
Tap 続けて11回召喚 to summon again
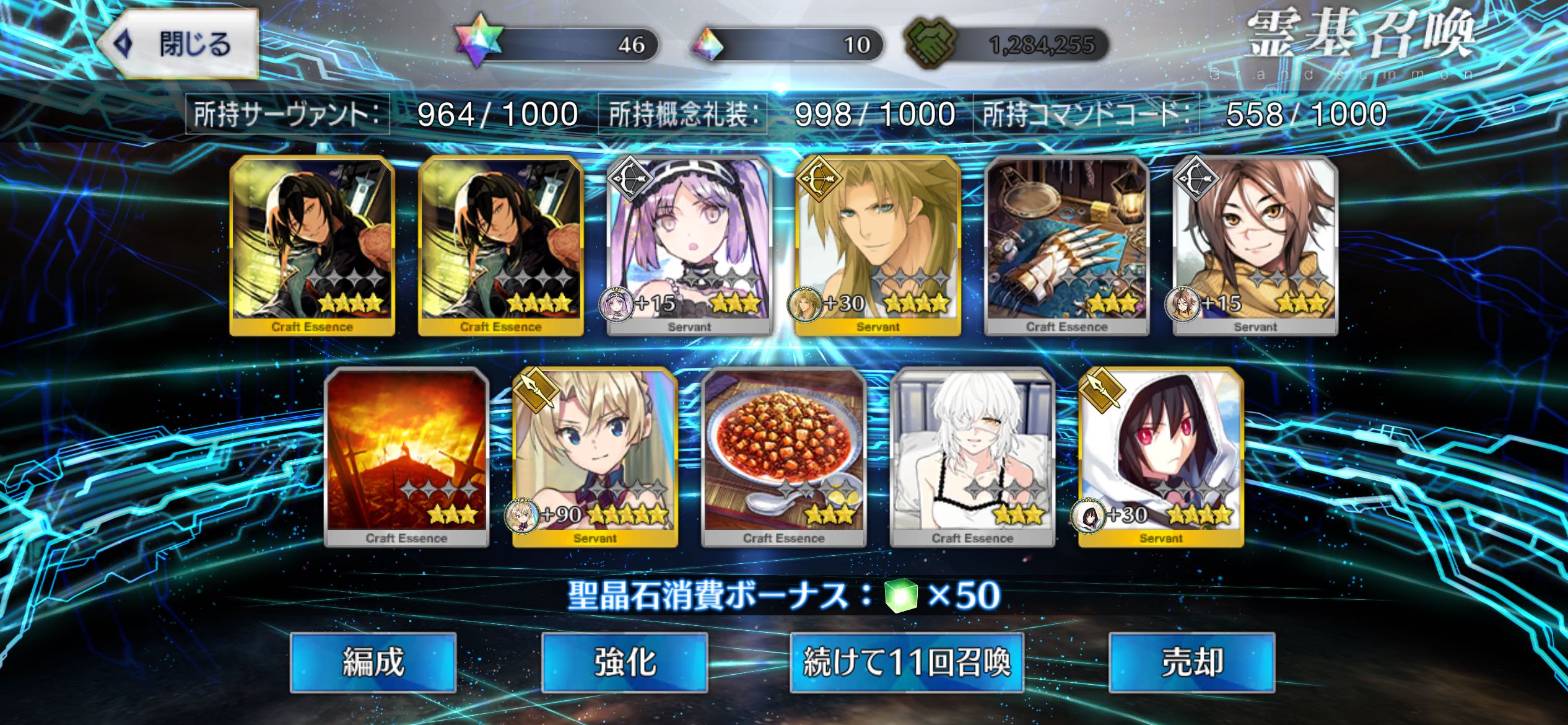pos(907,662)
